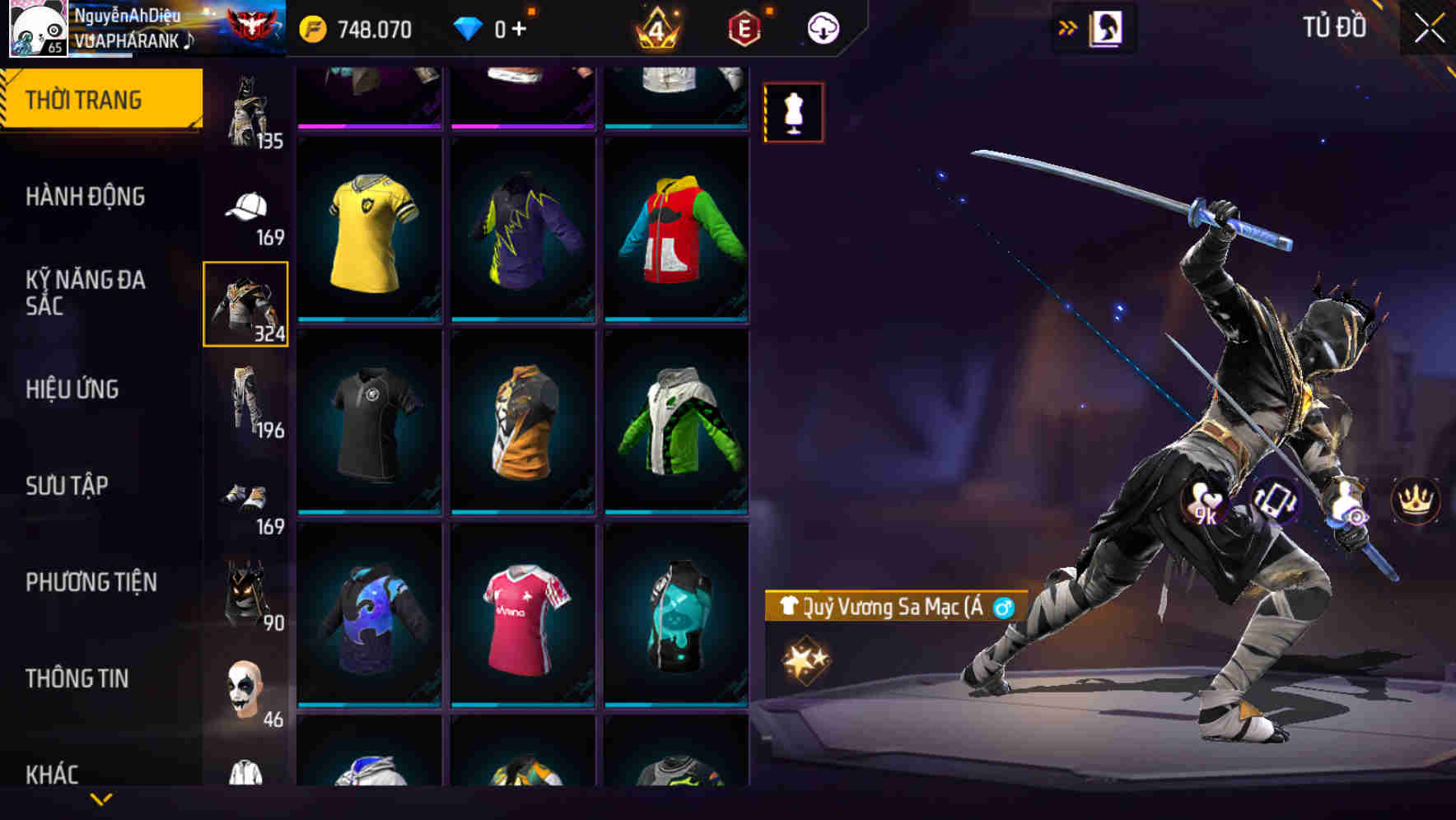
Task: Expand the down chevron below KHÁC
Action: click(x=99, y=800)
